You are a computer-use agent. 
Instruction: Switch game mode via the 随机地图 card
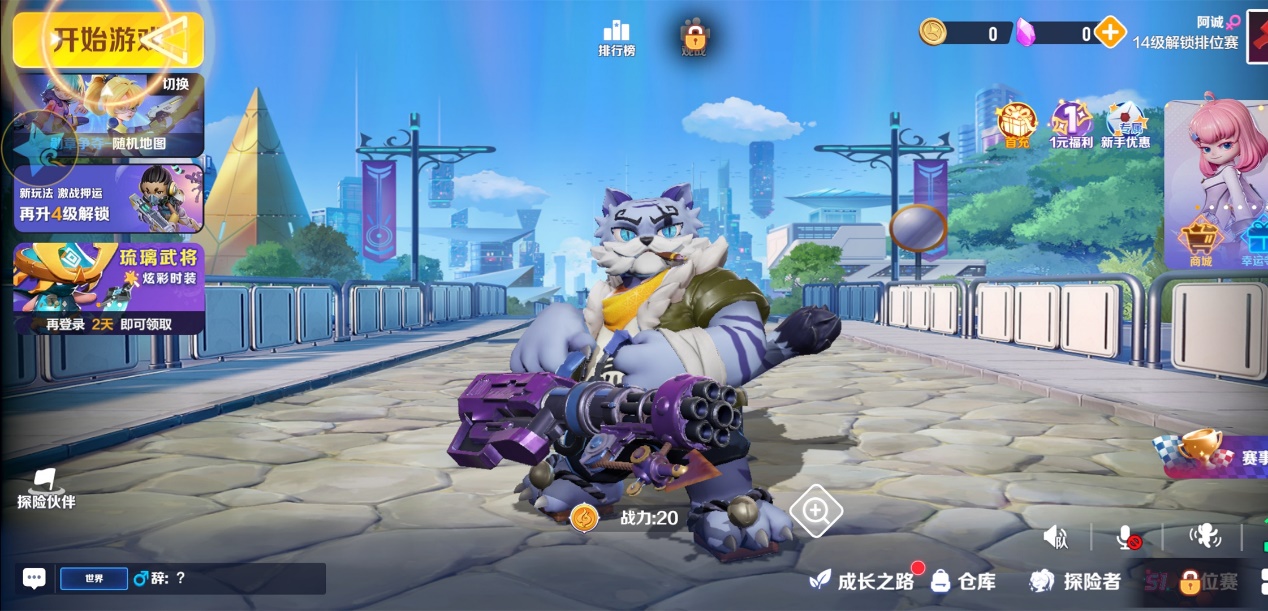[x=110, y=116]
